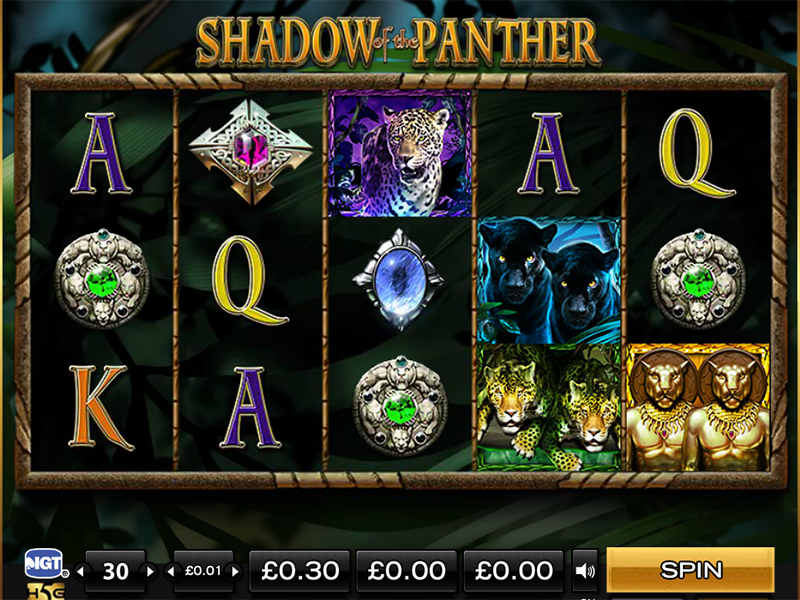Raise the £0.01 line bet
This screenshot has height=600, width=800.
tap(237, 572)
